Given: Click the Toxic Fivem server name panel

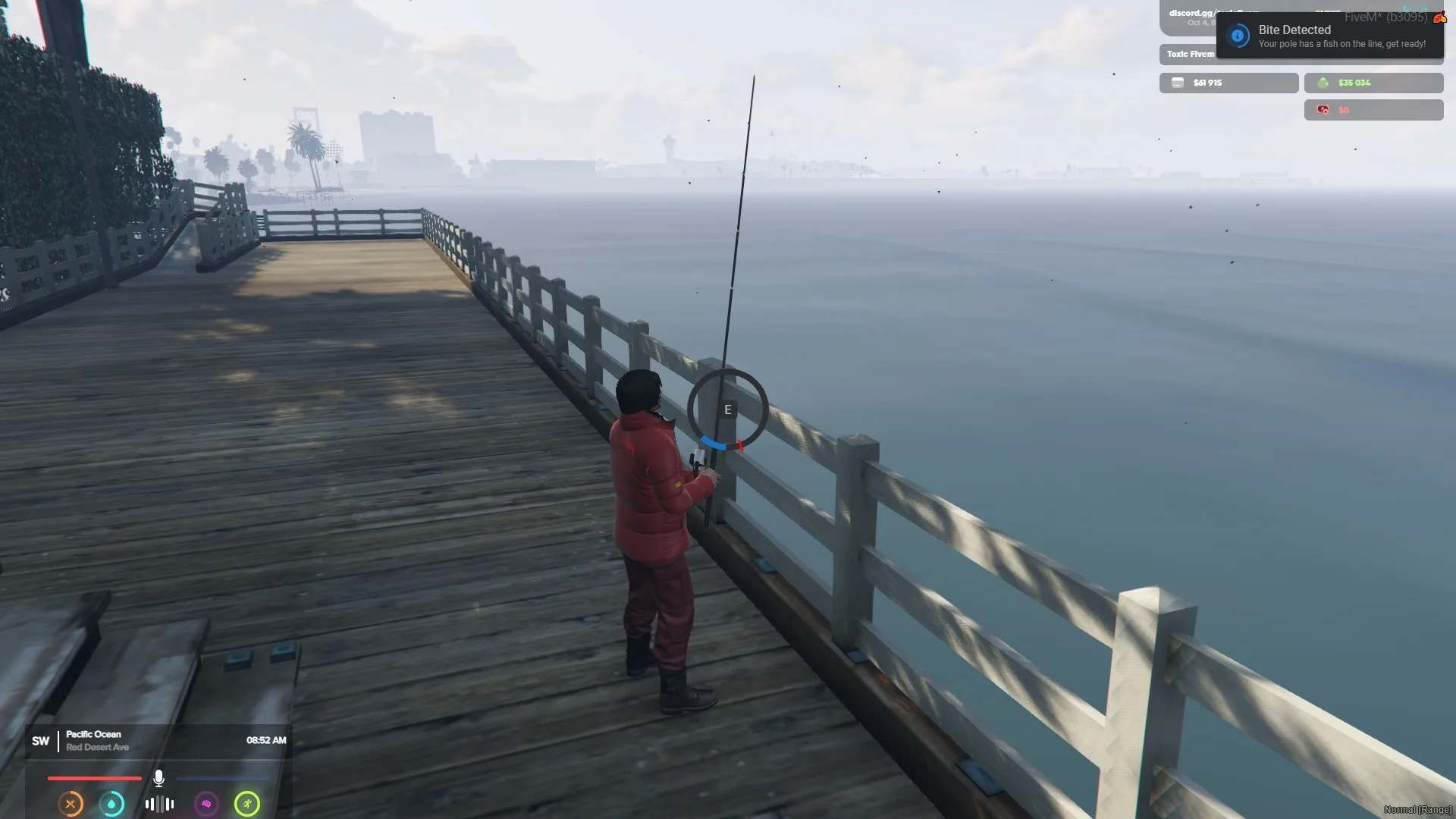Looking at the screenshot, I should (x=1189, y=54).
